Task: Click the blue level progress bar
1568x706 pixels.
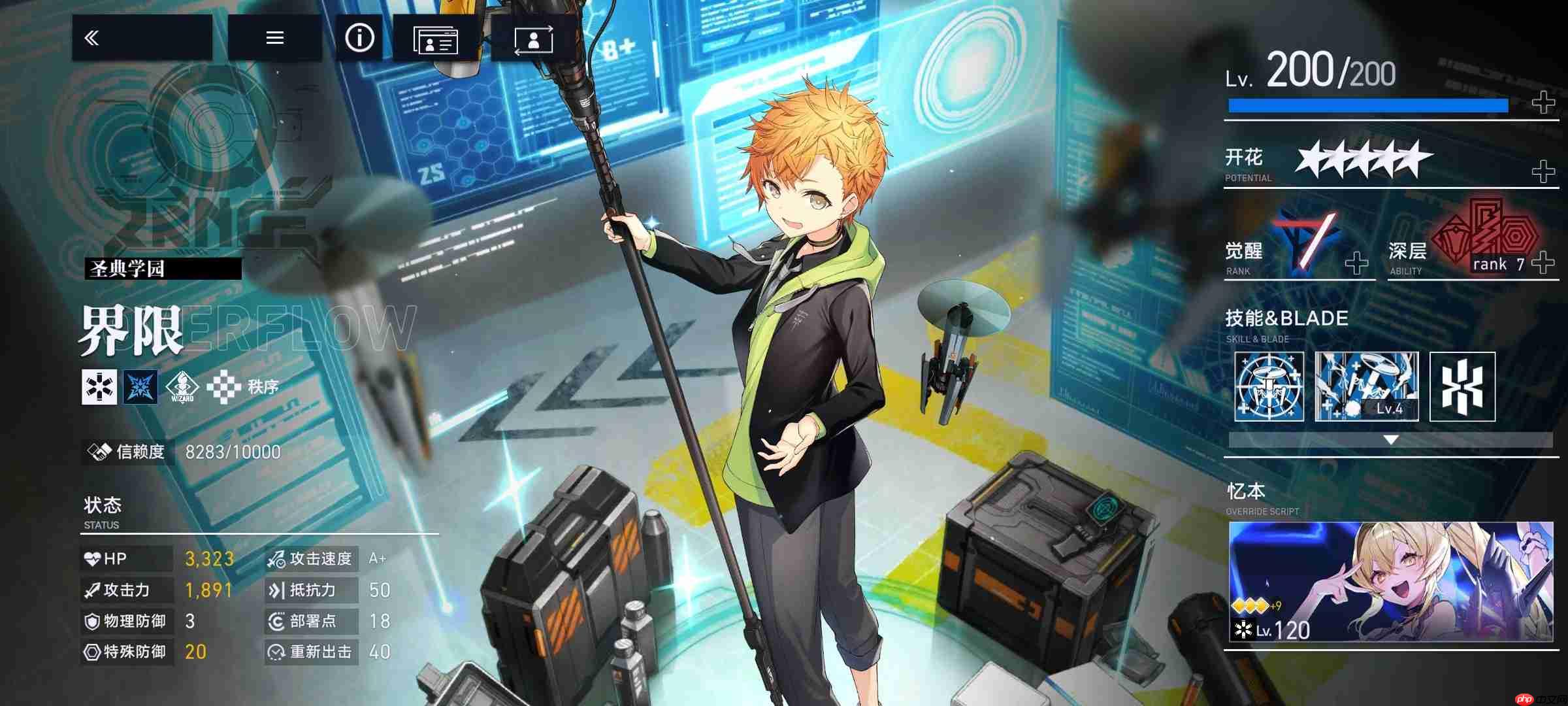Action: tap(1365, 105)
